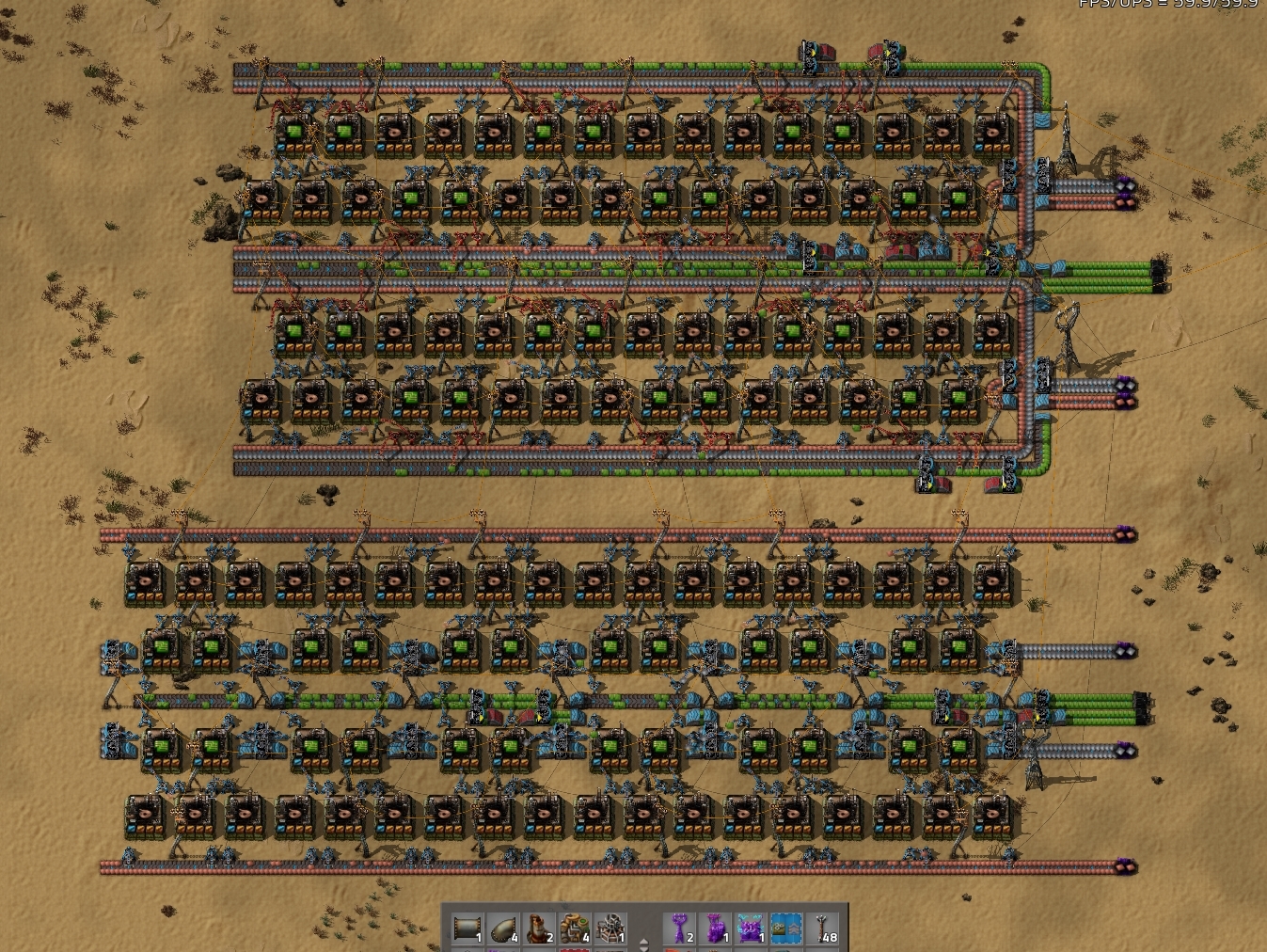1267x952 pixels.
Task: Pick the rusty figure icon with count 2
Action: pos(537,927)
